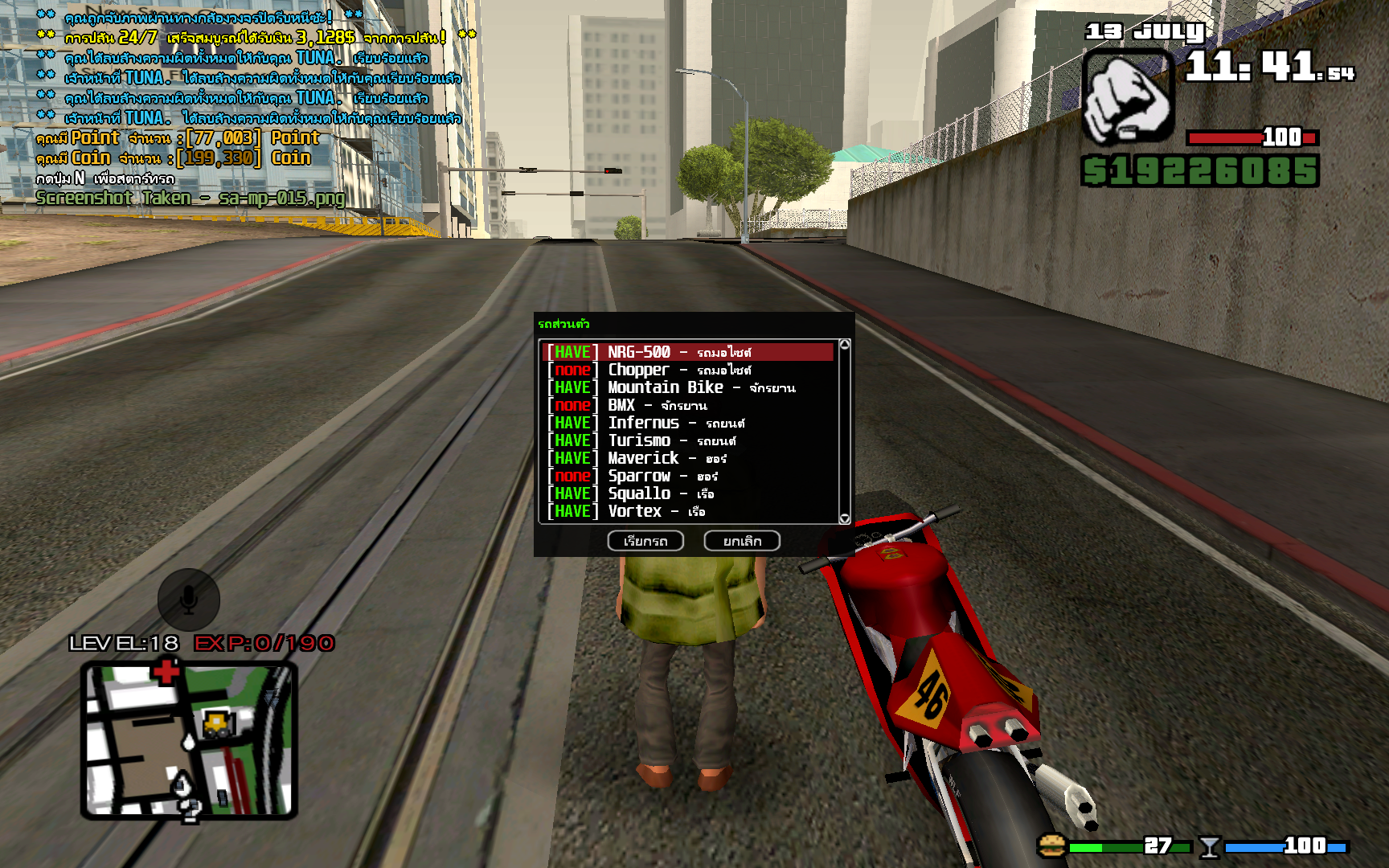
Task: Select the Mountain Bike row
Action: pos(688,387)
